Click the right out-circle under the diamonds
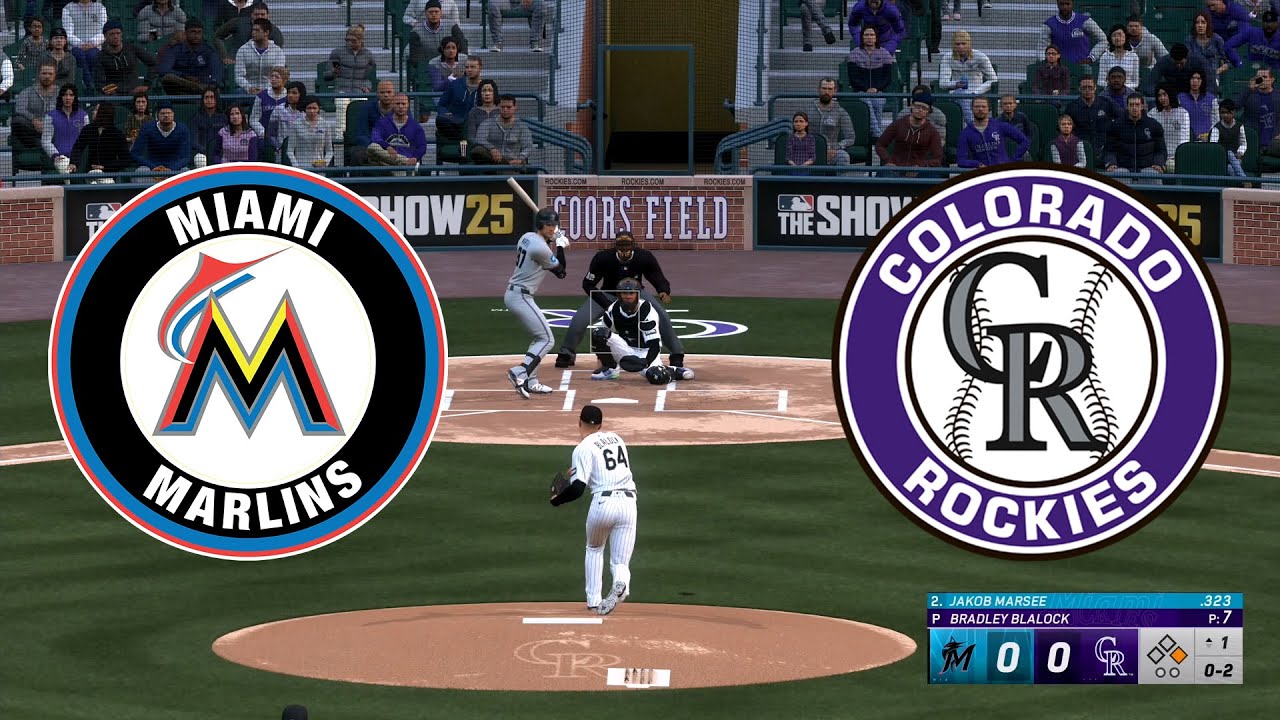This screenshot has height=720, width=1280. [1176, 672]
